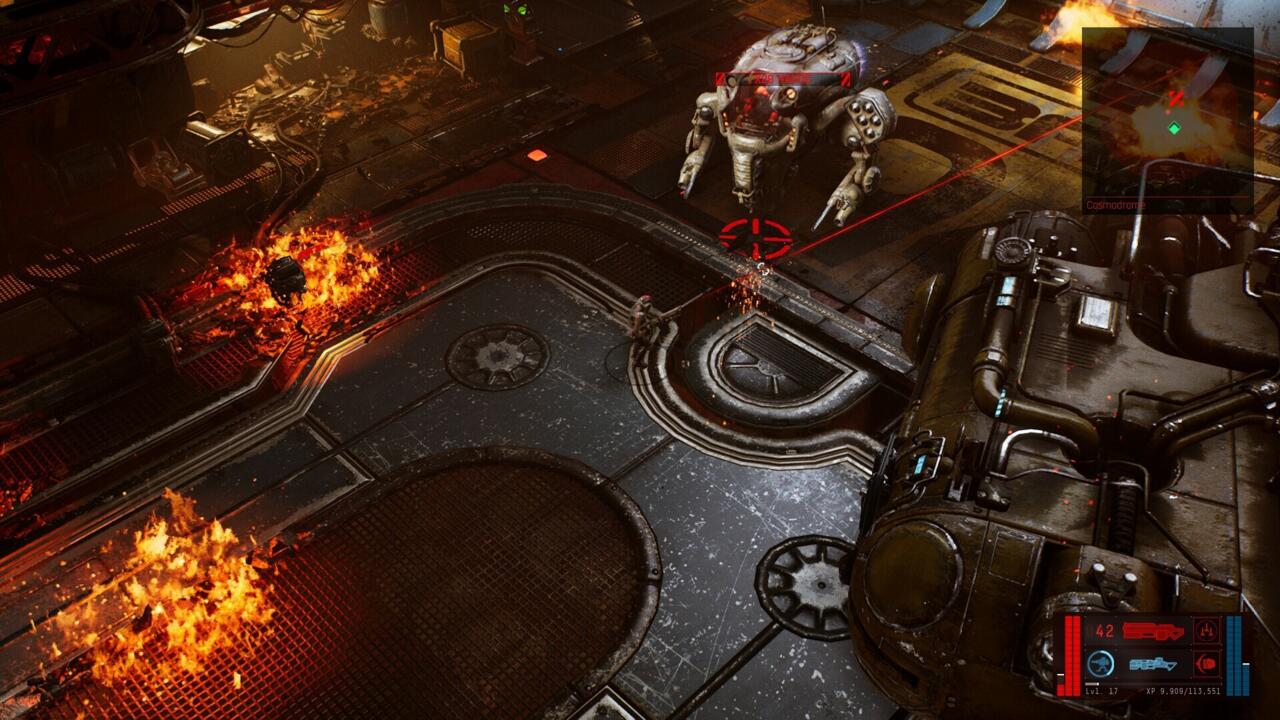Click the blue circular turret gadget icon
This screenshot has width=1280, height=720.
point(1099,662)
